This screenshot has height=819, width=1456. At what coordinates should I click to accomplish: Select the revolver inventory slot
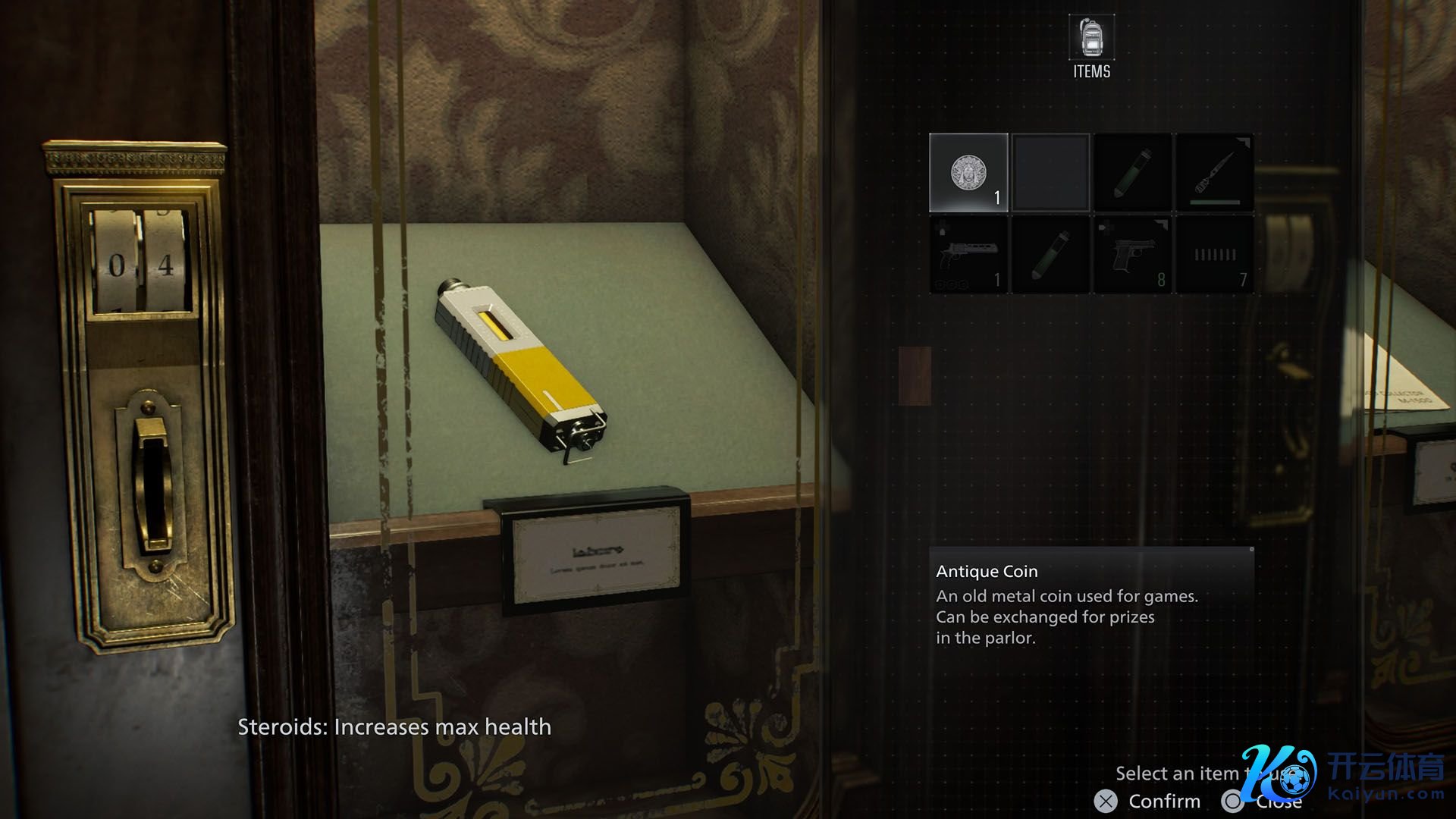968,255
